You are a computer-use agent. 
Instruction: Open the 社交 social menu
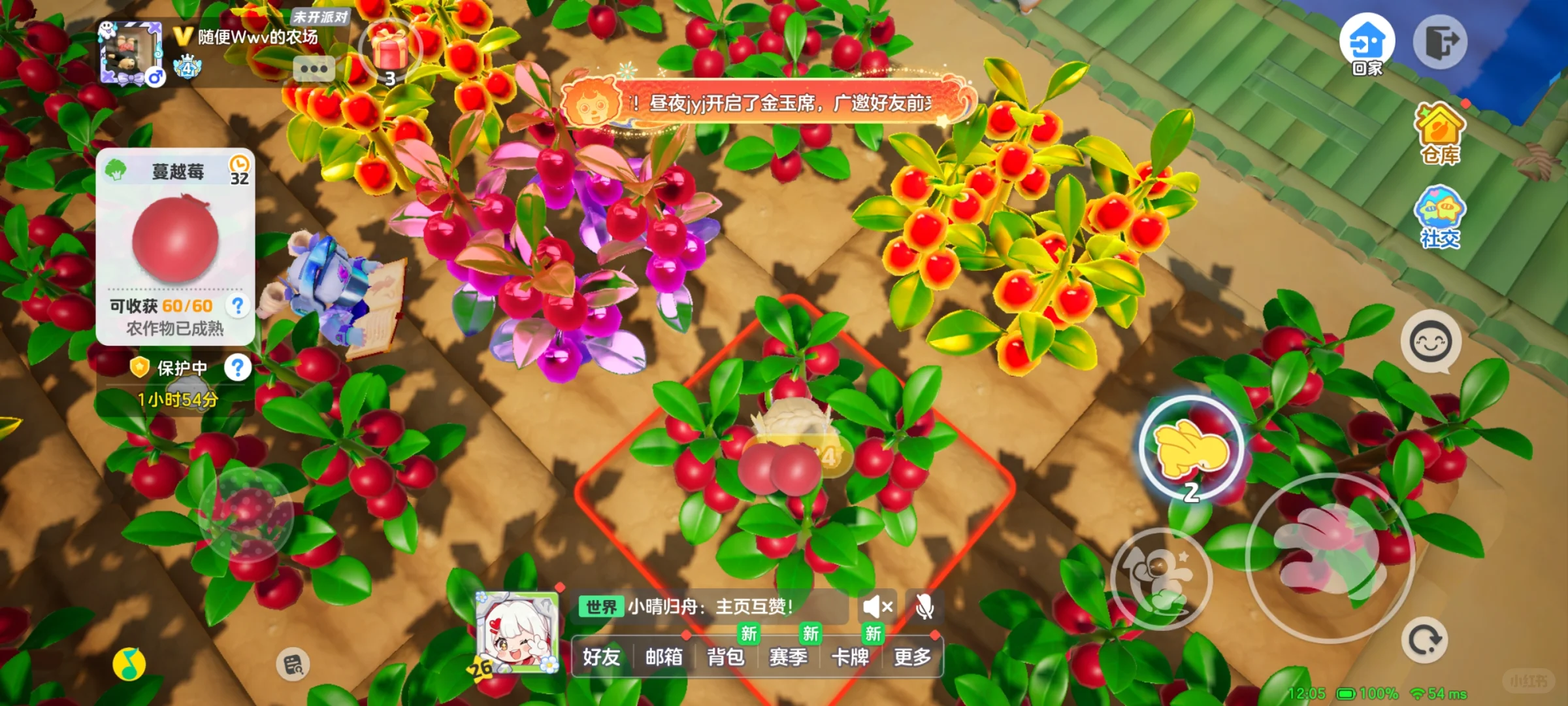1440,218
